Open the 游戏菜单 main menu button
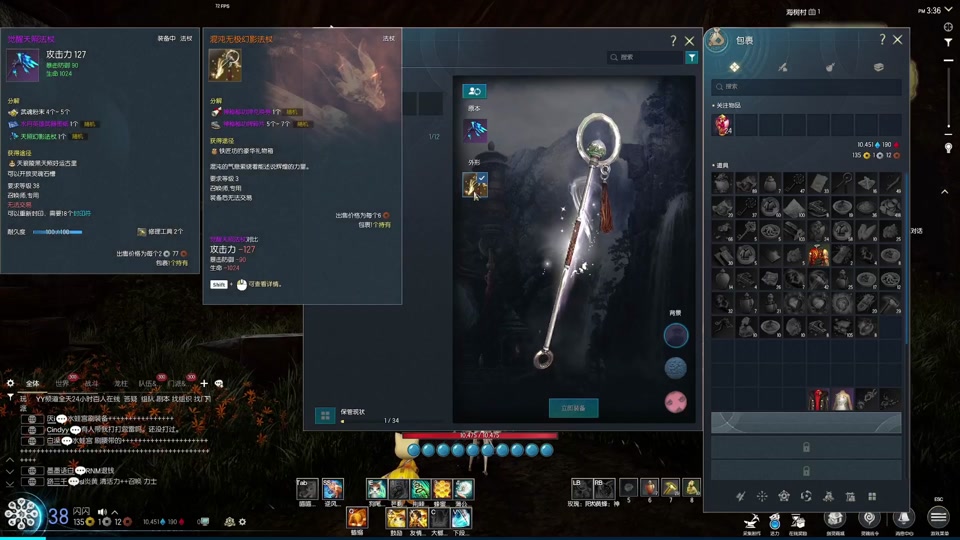The width and height of the screenshot is (960, 540). (x=938, y=517)
